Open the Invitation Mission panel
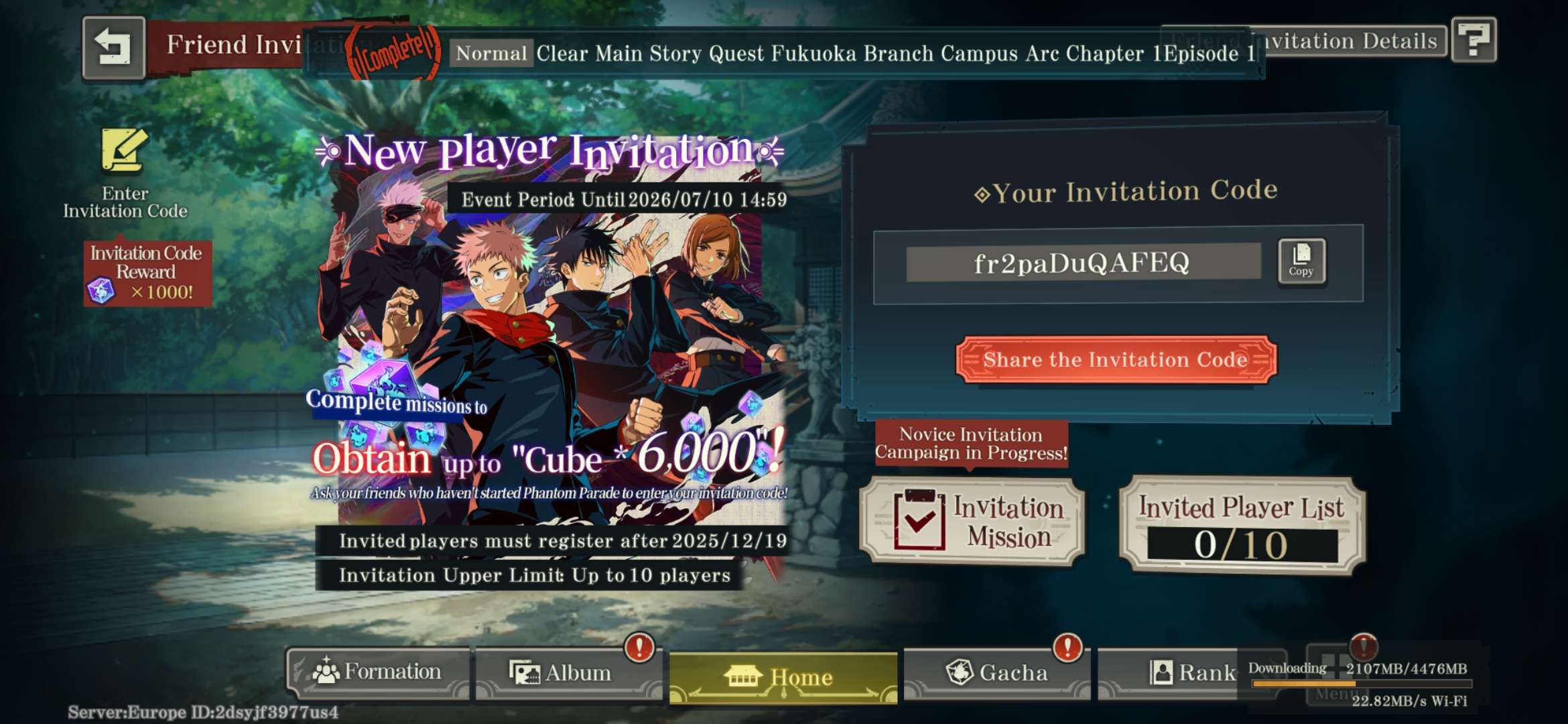Image resolution: width=1568 pixels, height=724 pixels. point(972,522)
